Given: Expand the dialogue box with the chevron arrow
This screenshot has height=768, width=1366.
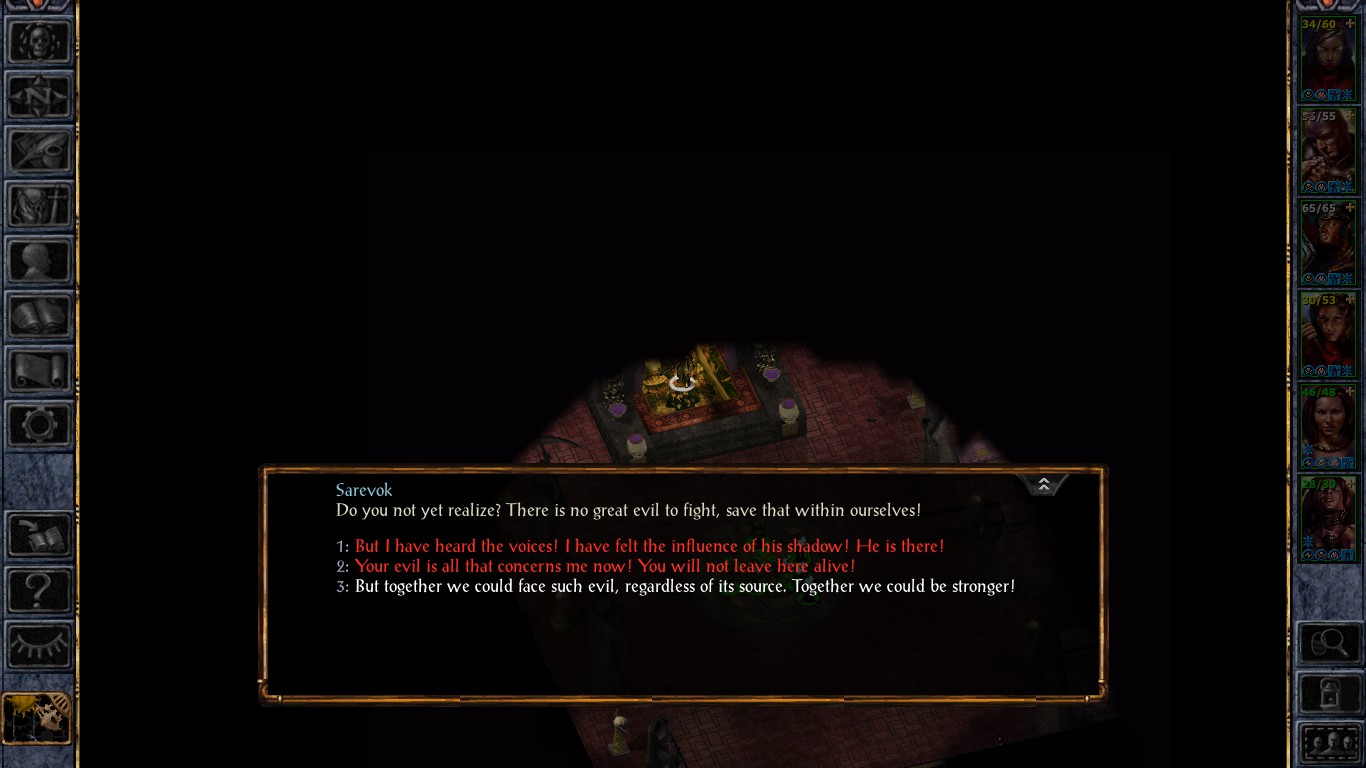Looking at the screenshot, I should click(x=1043, y=485).
